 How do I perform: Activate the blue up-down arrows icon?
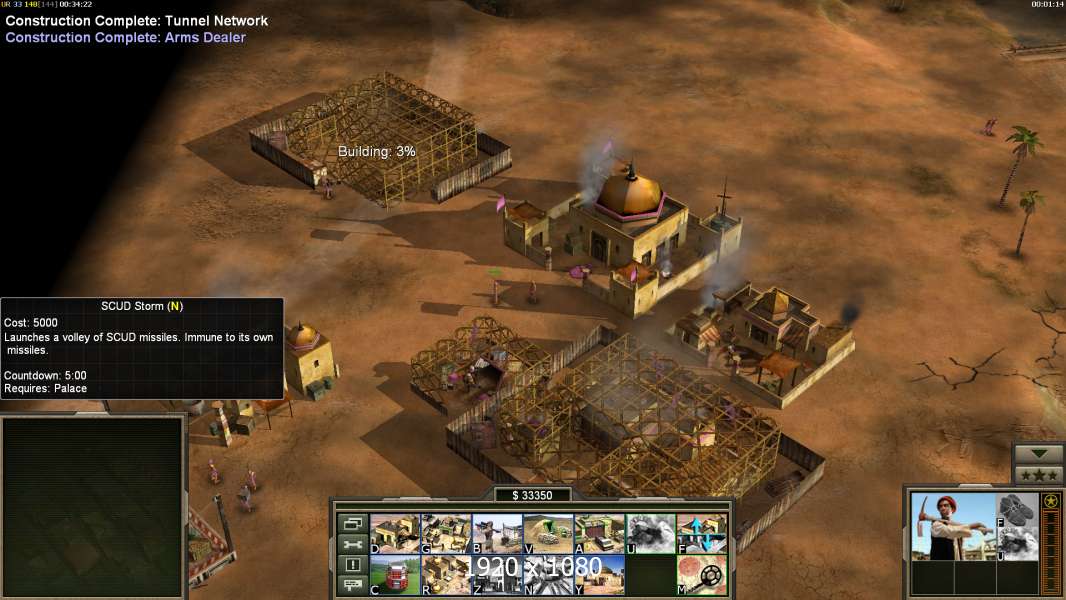701,533
